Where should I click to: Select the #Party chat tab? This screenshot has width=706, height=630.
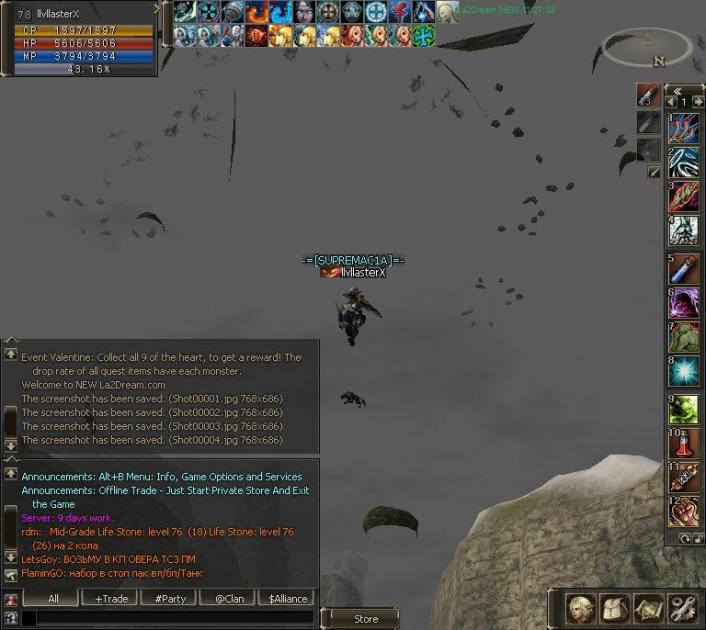pyautogui.click(x=169, y=598)
